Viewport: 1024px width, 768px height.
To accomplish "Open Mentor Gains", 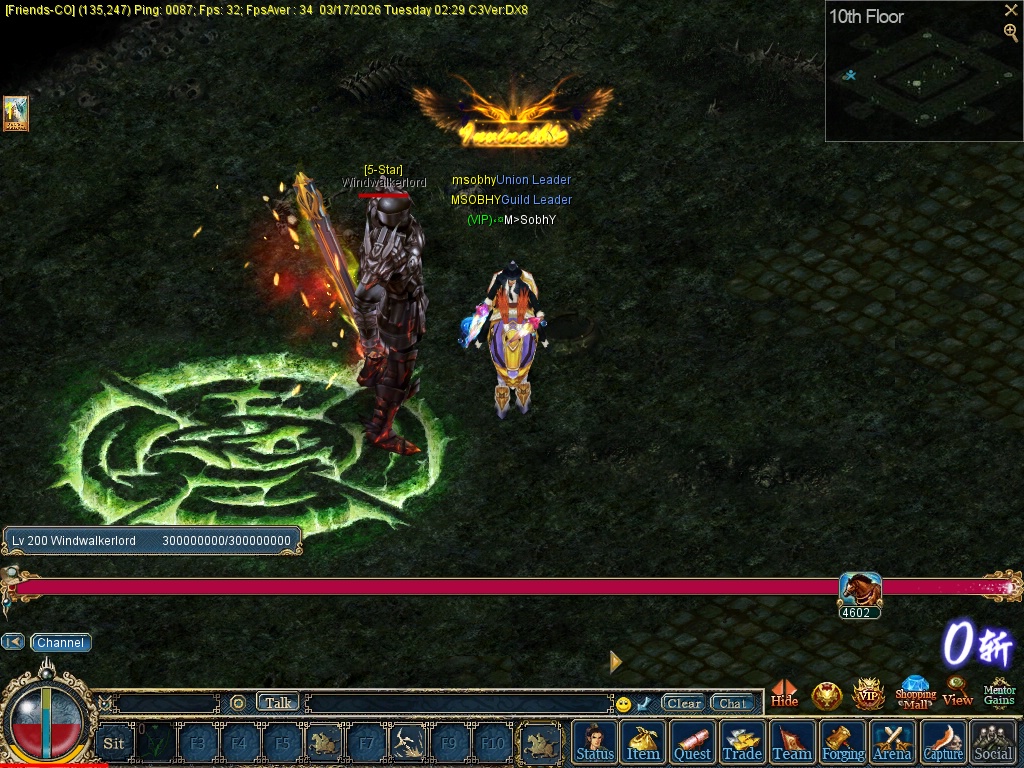I will coord(999,692).
